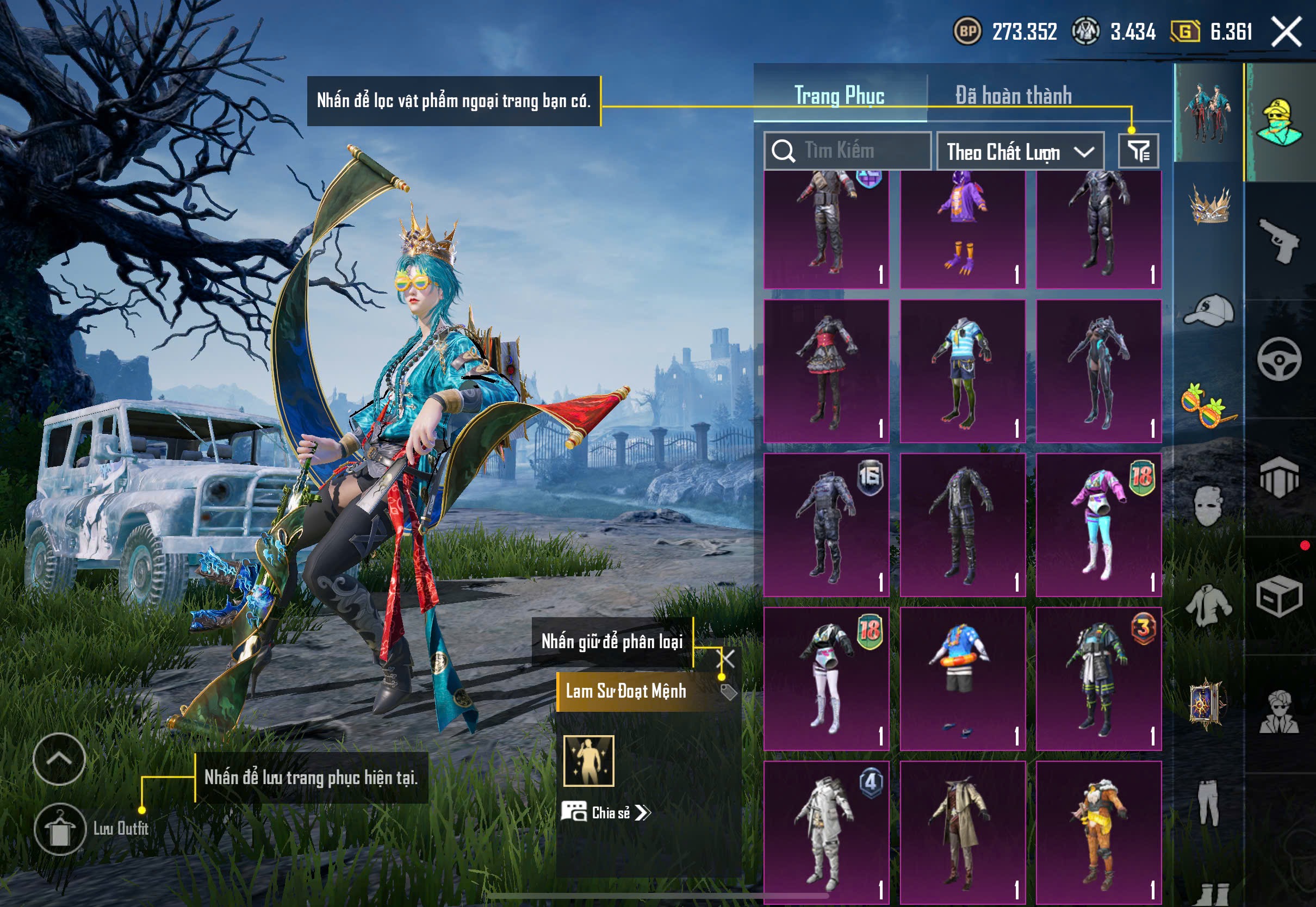The image size is (1316, 907).
Task: Close the inventory screen with the top-right X
Action: coord(1286,31)
